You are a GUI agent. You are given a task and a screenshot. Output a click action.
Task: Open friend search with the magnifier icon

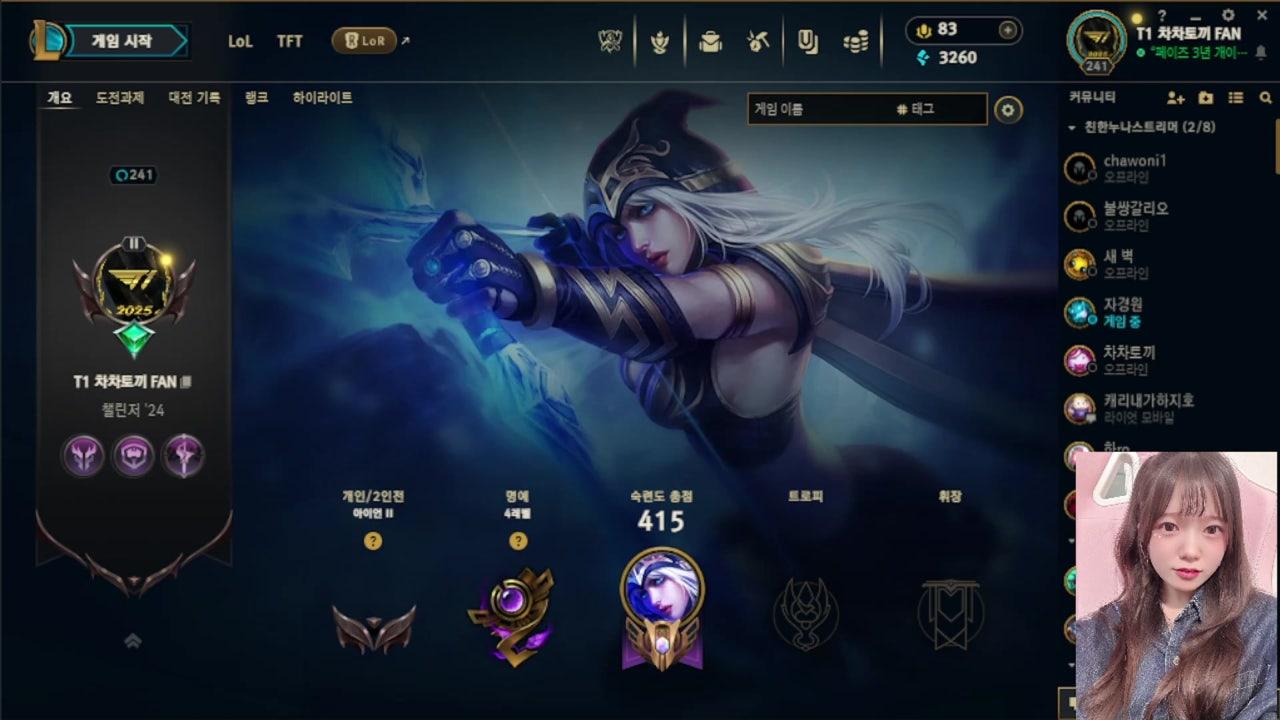(x=1268, y=97)
